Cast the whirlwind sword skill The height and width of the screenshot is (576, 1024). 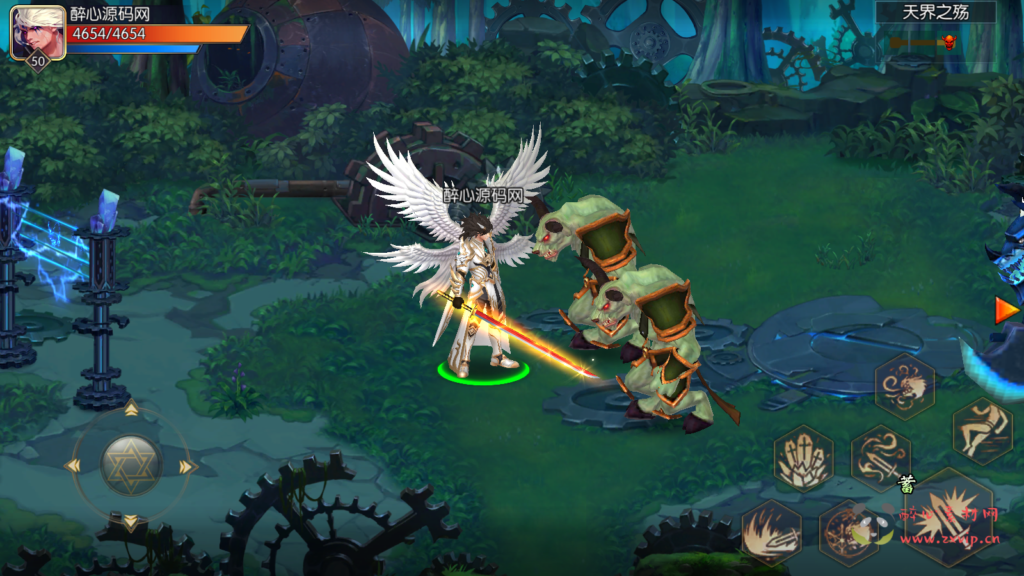[881, 458]
